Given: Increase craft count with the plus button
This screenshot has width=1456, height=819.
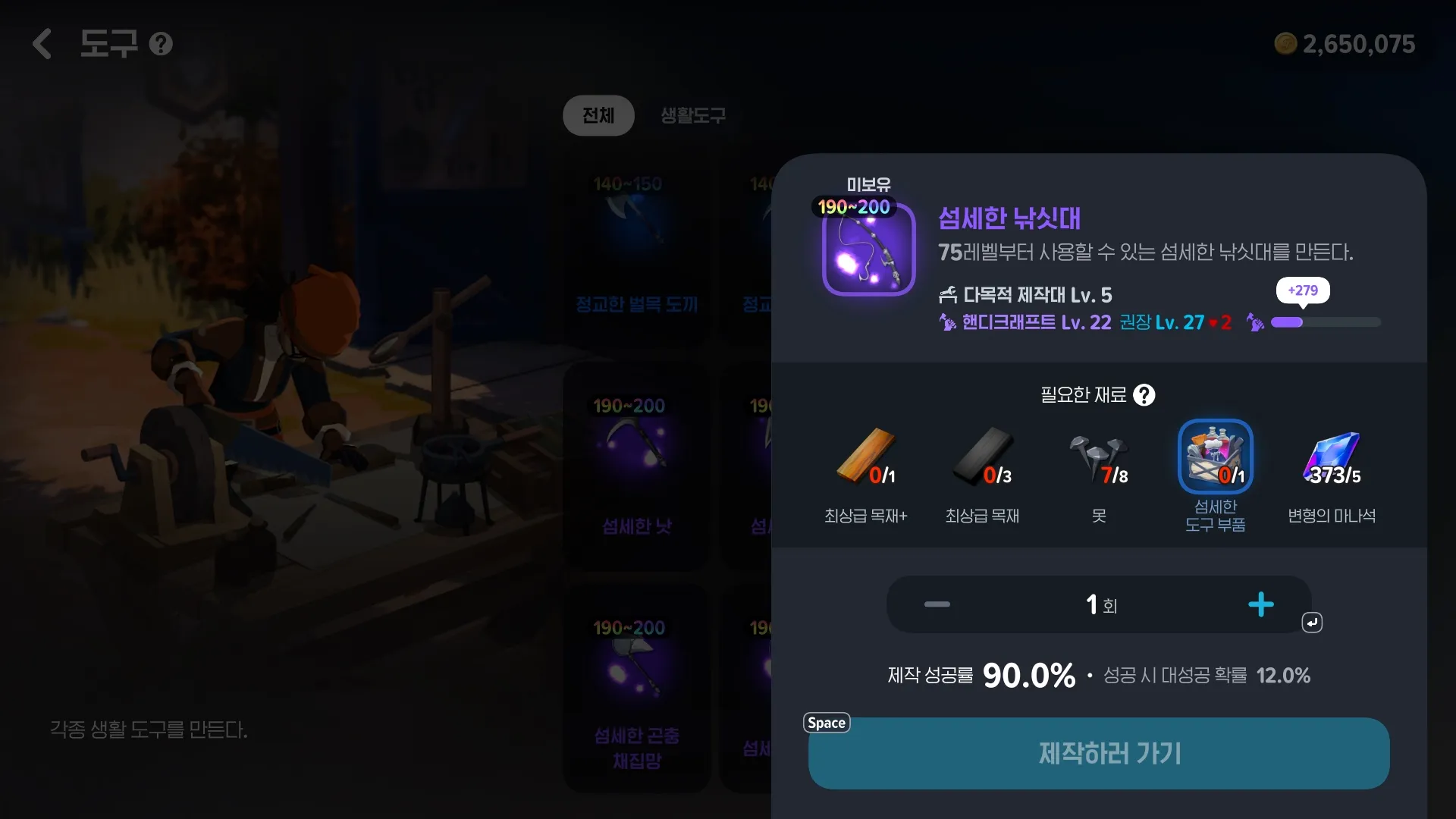Looking at the screenshot, I should [1260, 604].
